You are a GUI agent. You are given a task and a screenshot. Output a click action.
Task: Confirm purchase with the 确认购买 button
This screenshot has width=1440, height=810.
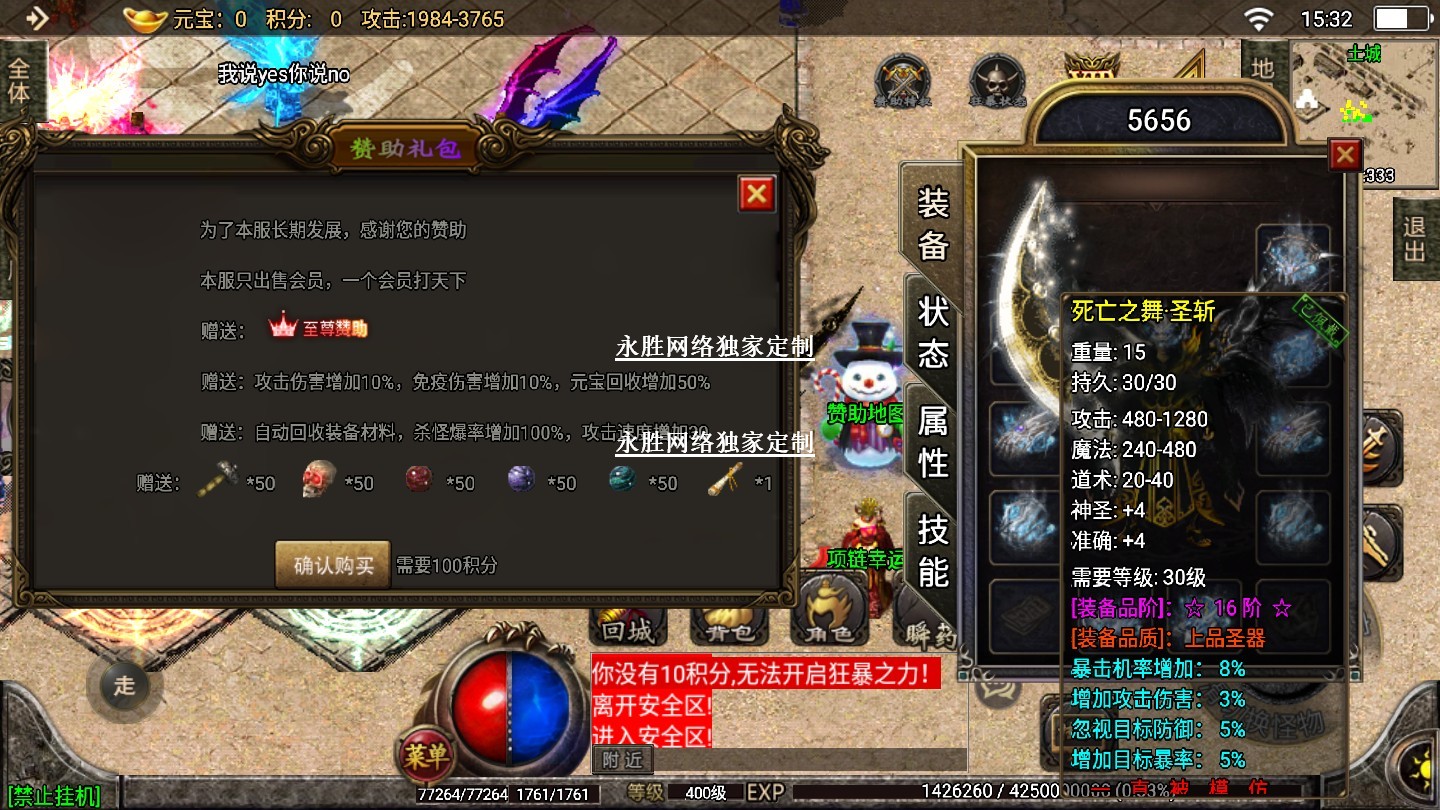333,565
